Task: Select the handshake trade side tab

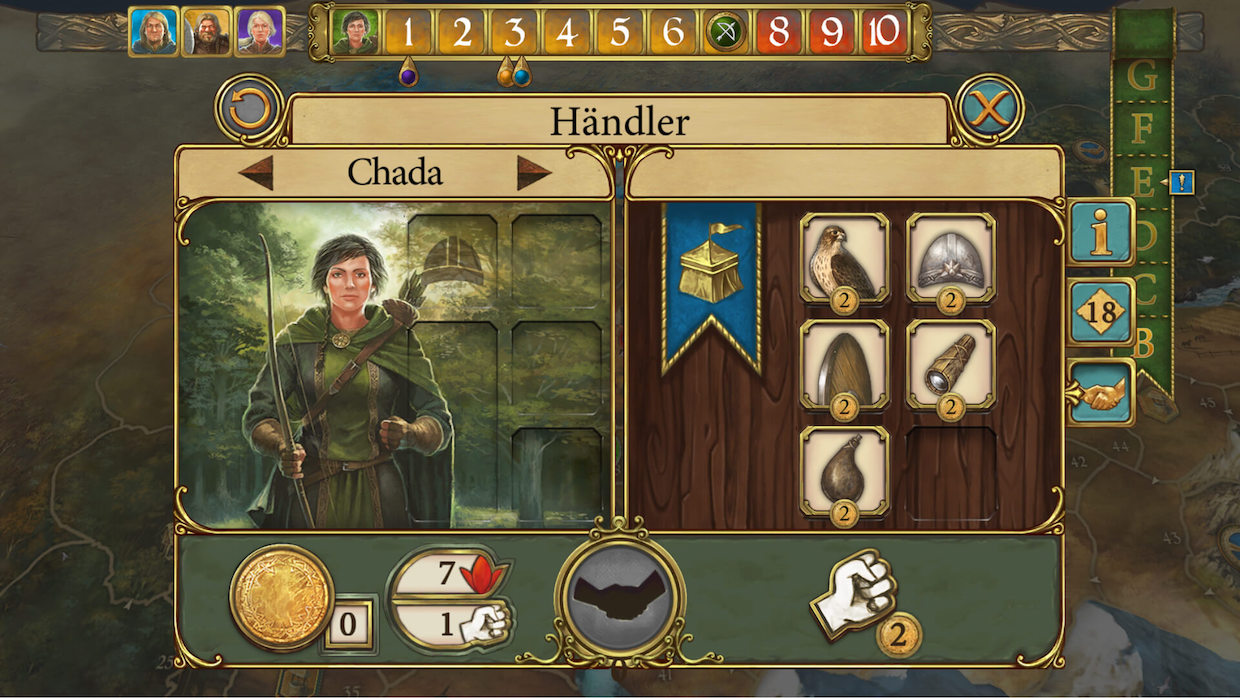Action: [1101, 392]
